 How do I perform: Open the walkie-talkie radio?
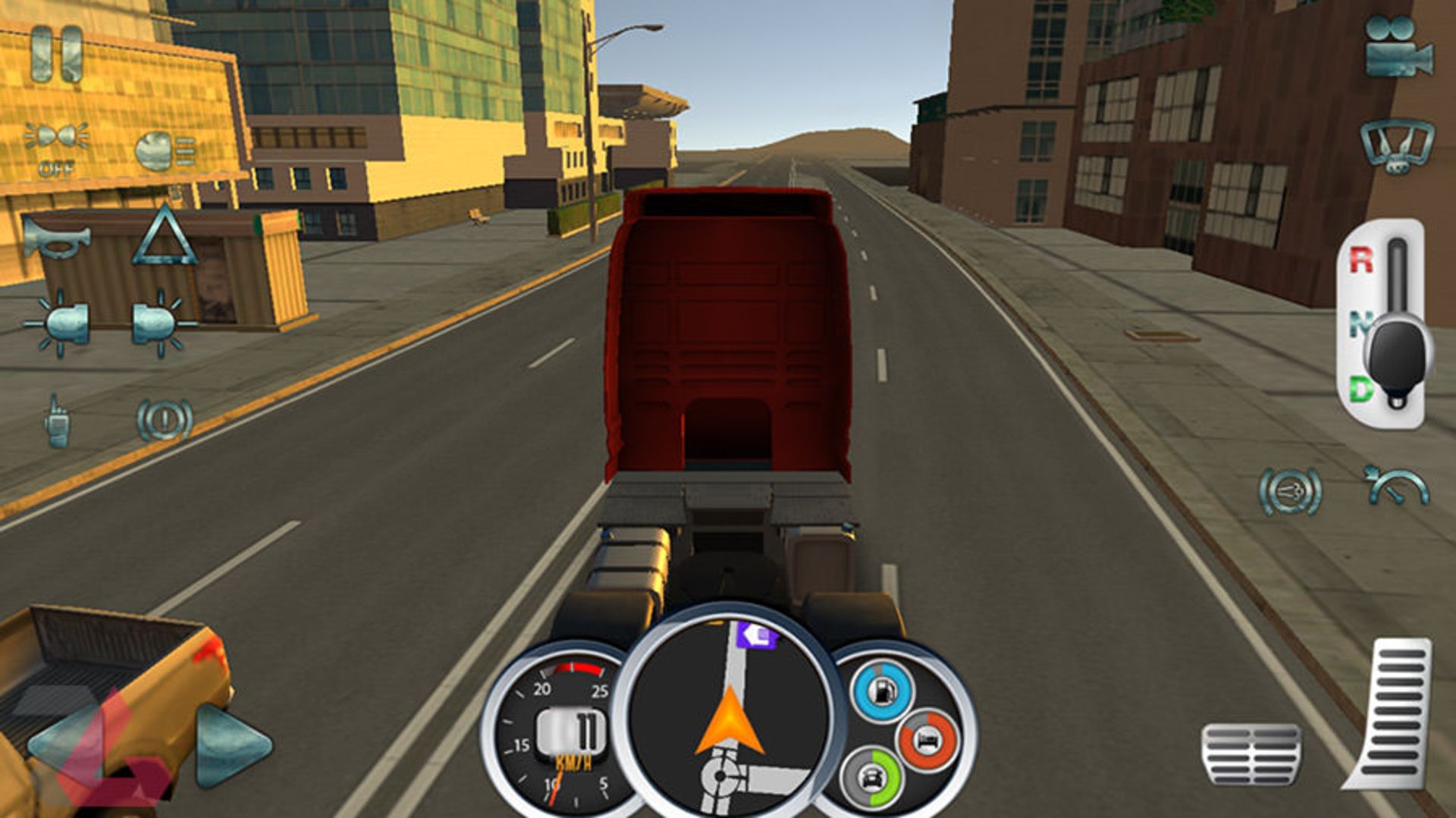point(58,420)
